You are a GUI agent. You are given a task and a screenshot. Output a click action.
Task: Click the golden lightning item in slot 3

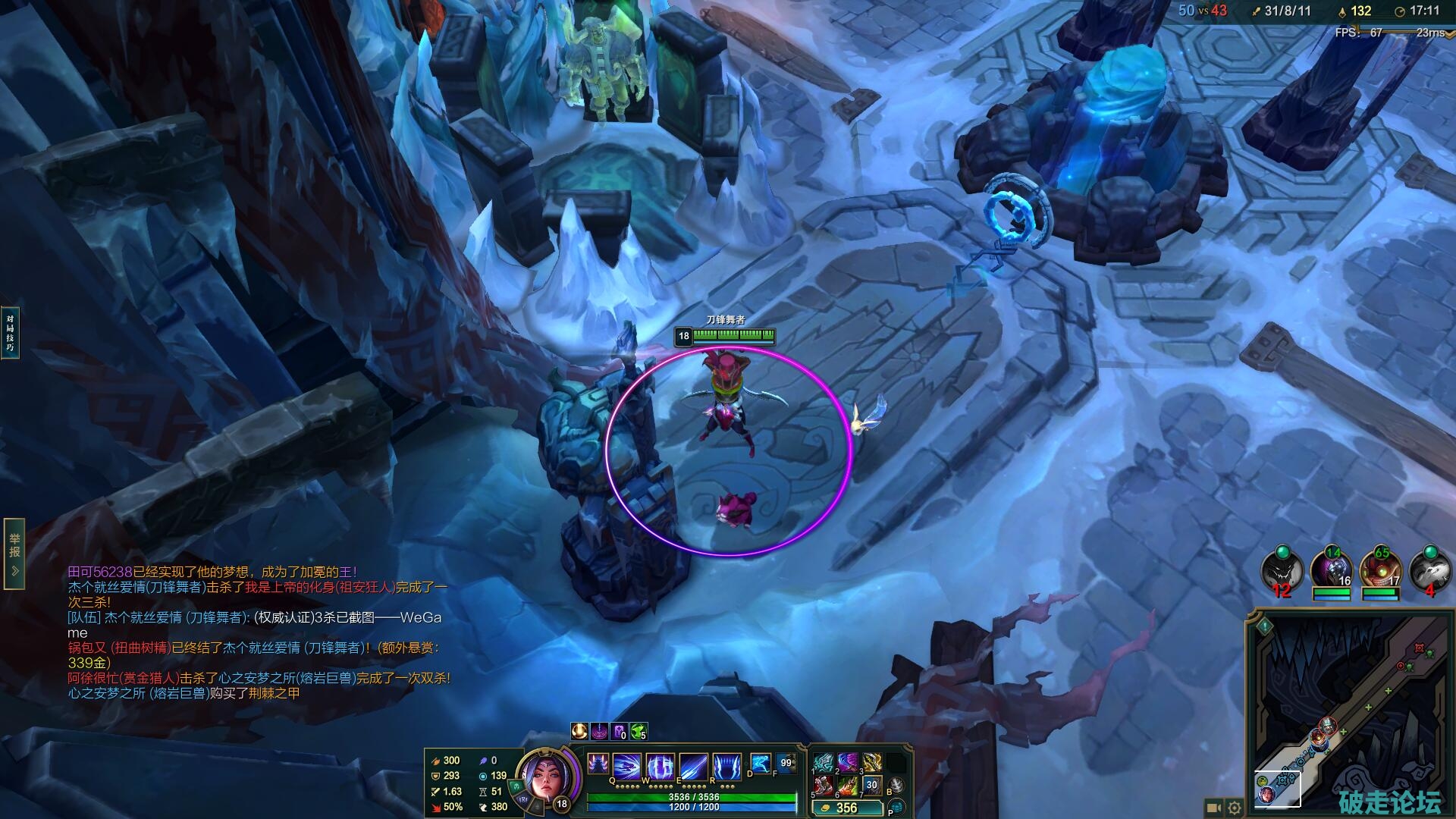coord(872,763)
